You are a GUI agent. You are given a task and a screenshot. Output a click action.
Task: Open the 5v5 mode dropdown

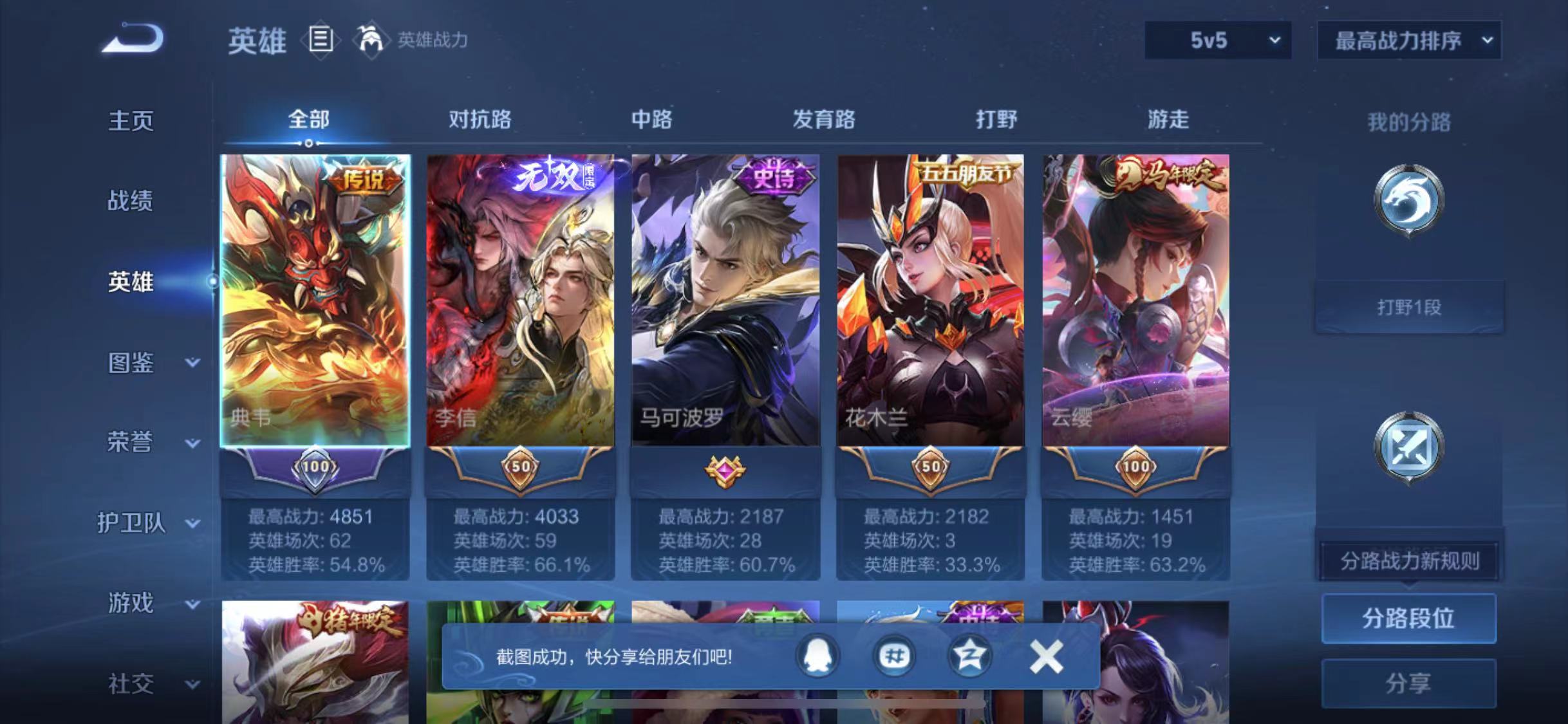tap(1217, 40)
